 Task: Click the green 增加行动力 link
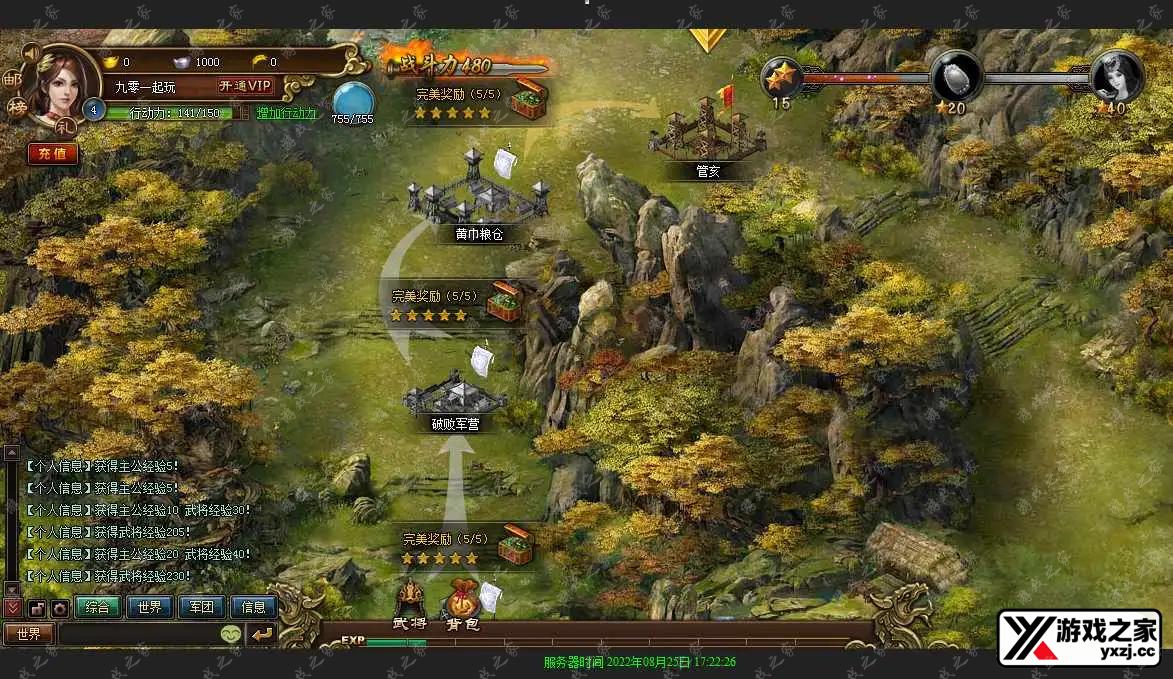[x=286, y=113]
